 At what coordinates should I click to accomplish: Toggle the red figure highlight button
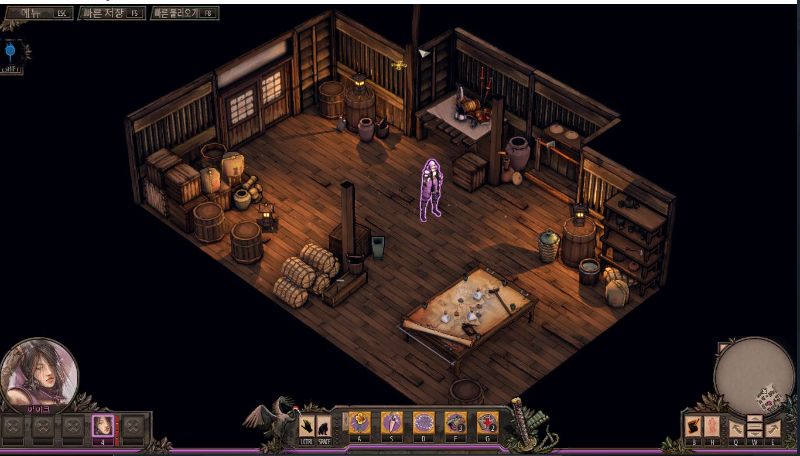point(711,427)
